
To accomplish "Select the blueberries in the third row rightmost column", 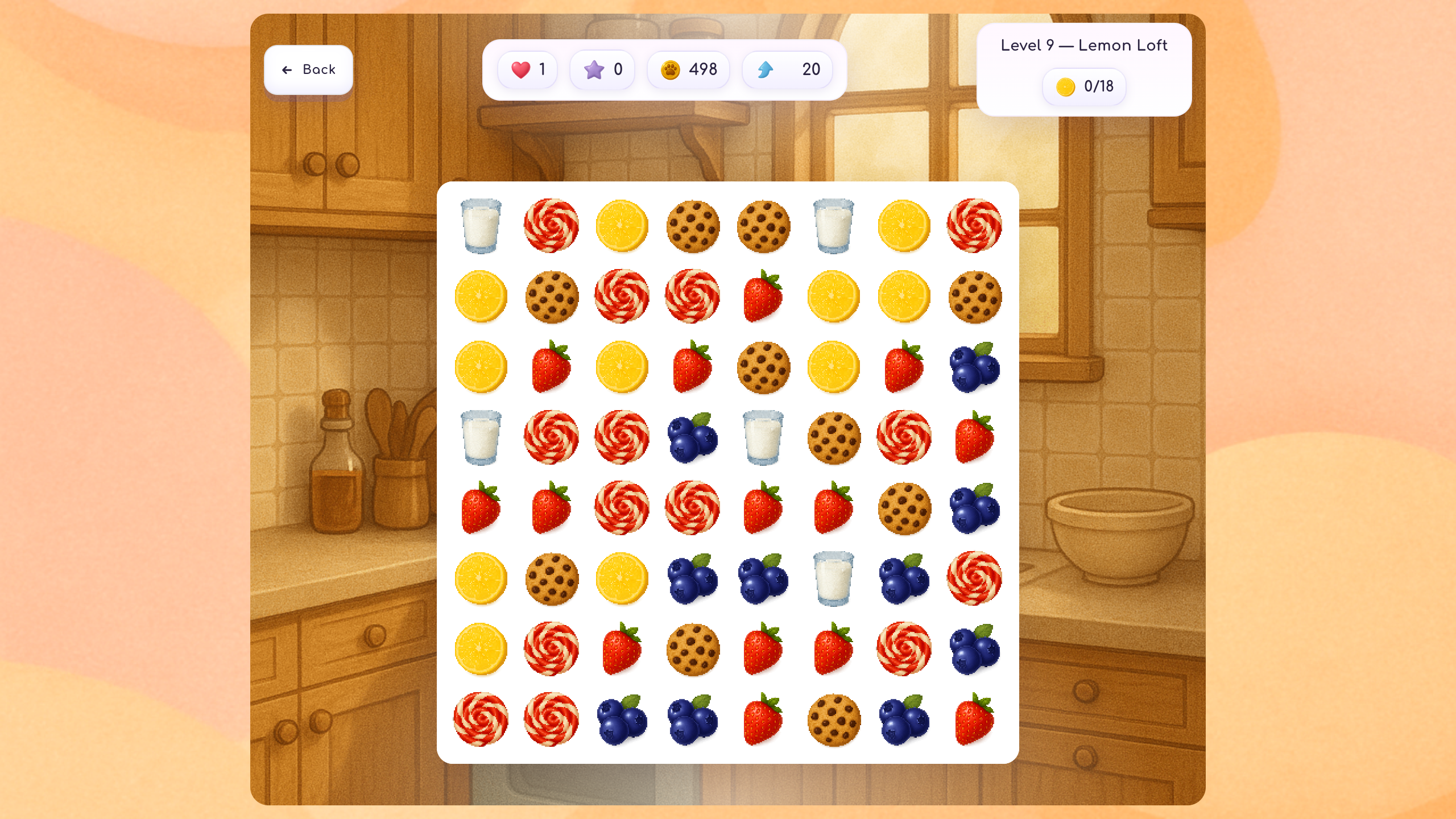I will coord(974,367).
